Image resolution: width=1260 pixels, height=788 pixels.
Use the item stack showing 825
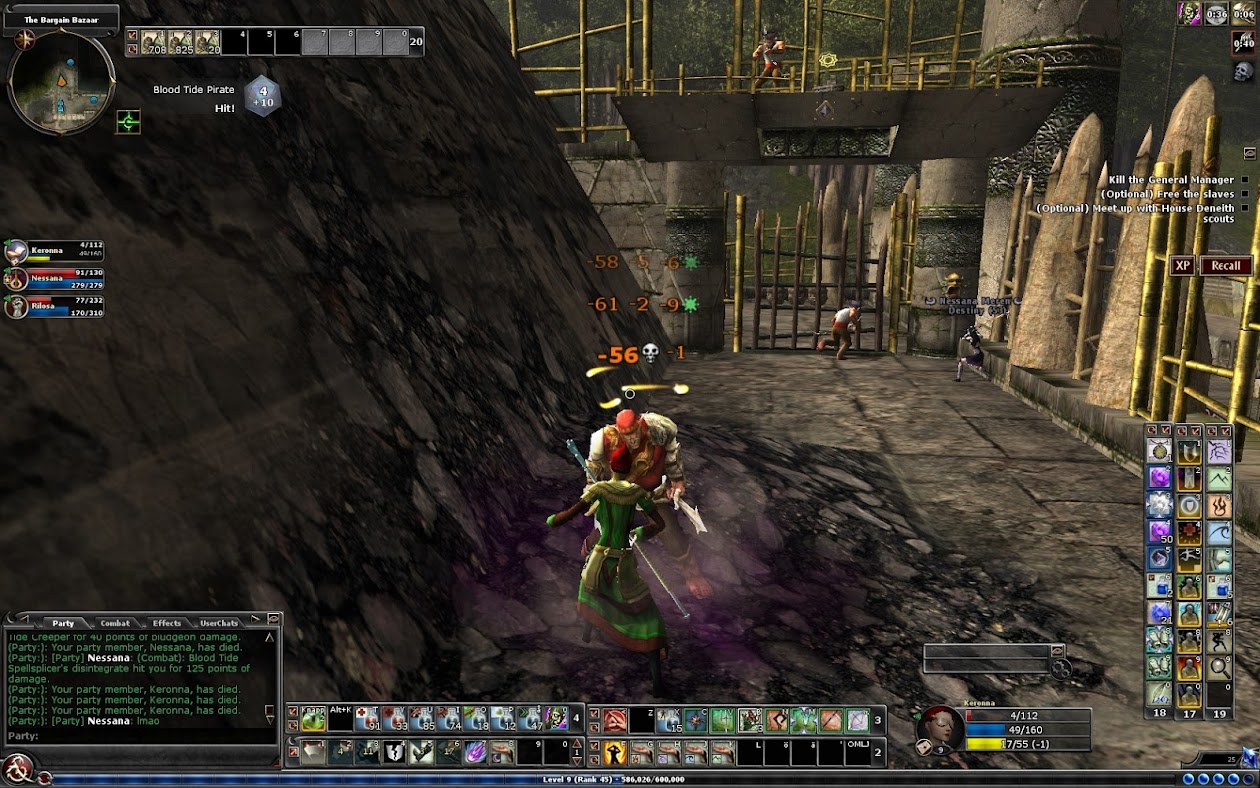180,42
